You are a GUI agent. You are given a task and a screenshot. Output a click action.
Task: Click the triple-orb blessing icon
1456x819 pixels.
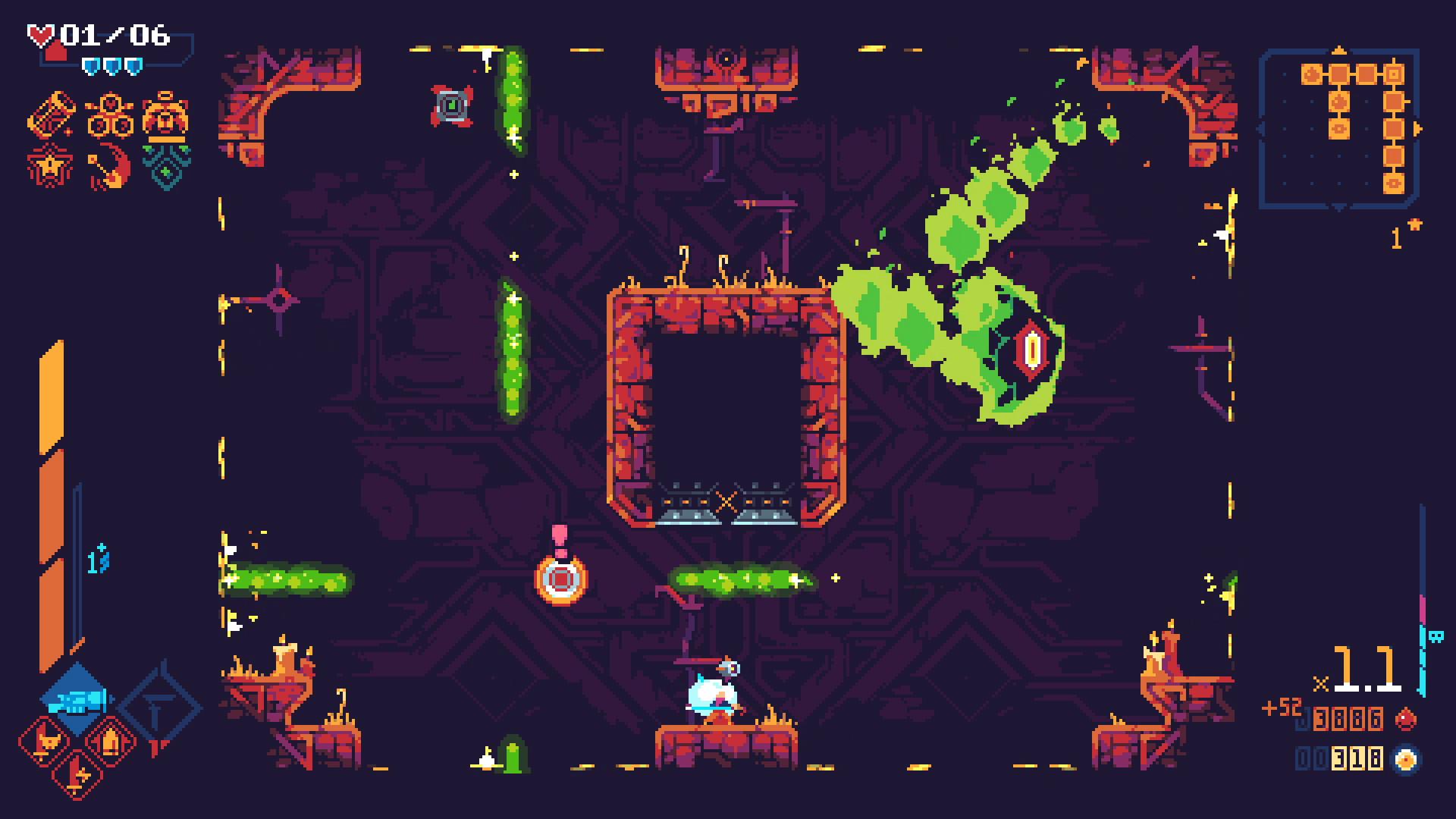pos(110,114)
